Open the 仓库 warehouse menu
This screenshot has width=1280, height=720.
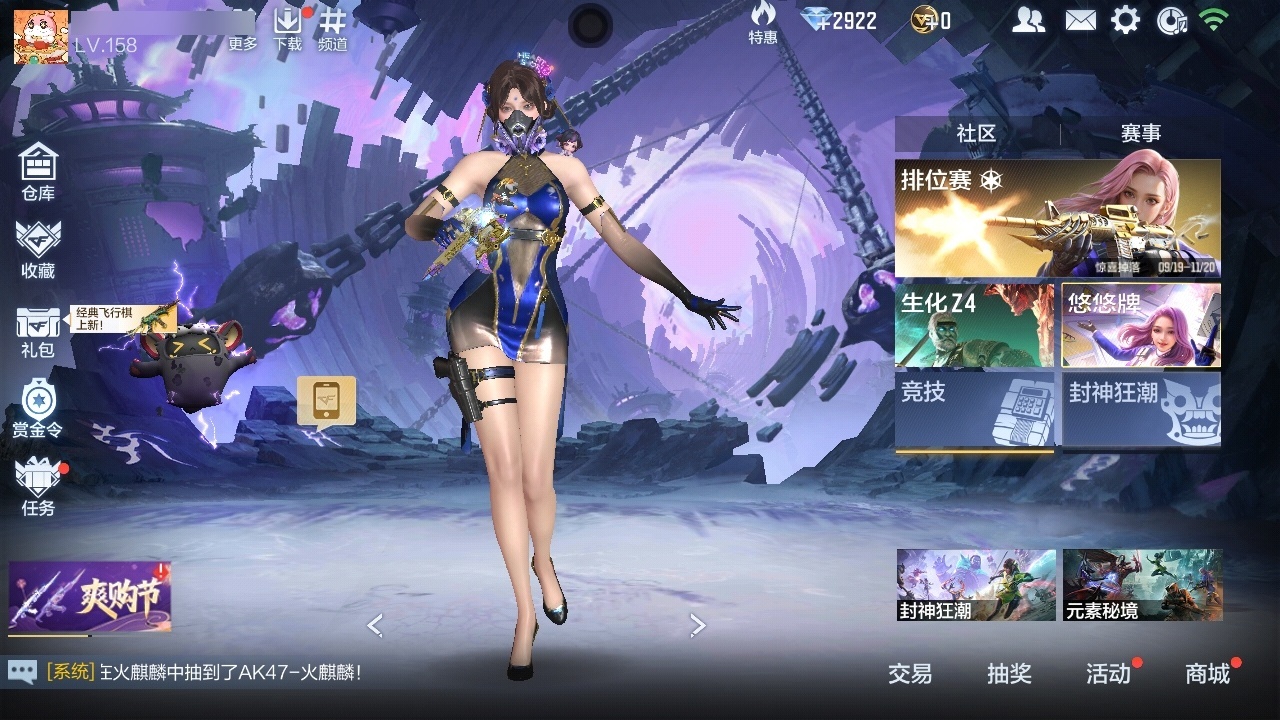point(38,170)
